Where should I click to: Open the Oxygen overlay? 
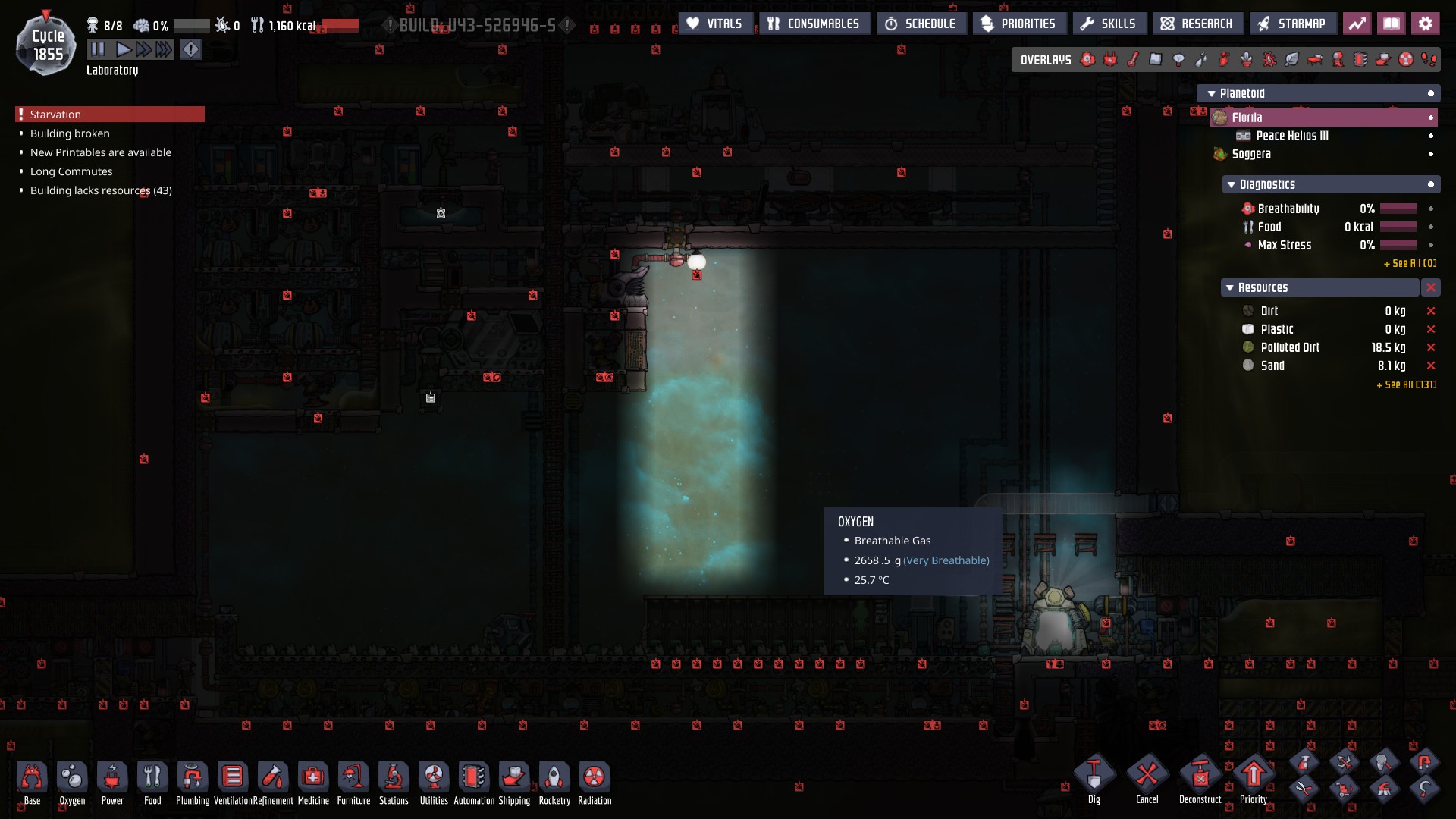(x=1087, y=59)
